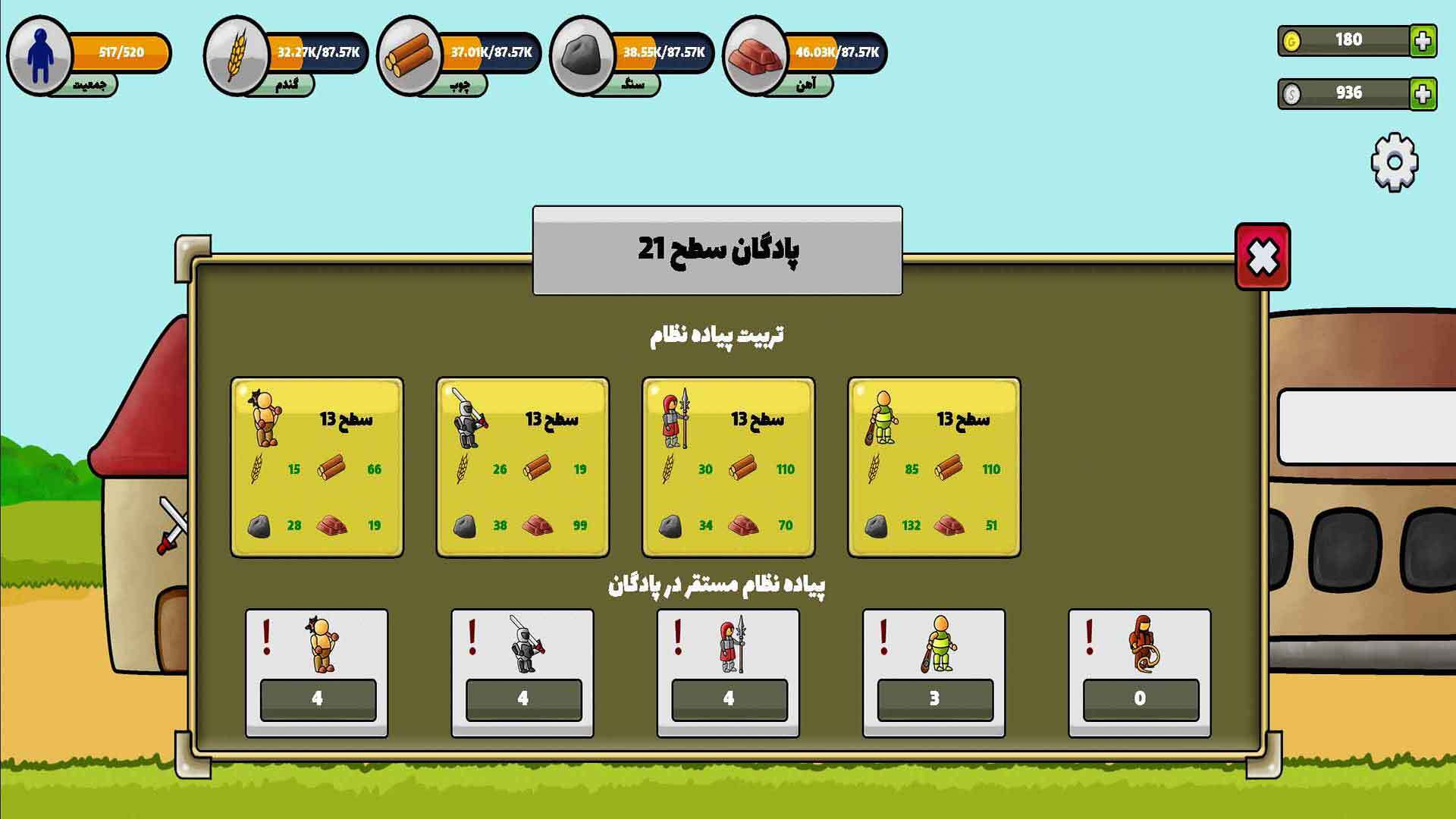Click the iron ingots resource icon
The image size is (1456, 819).
pyautogui.click(x=755, y=55)
